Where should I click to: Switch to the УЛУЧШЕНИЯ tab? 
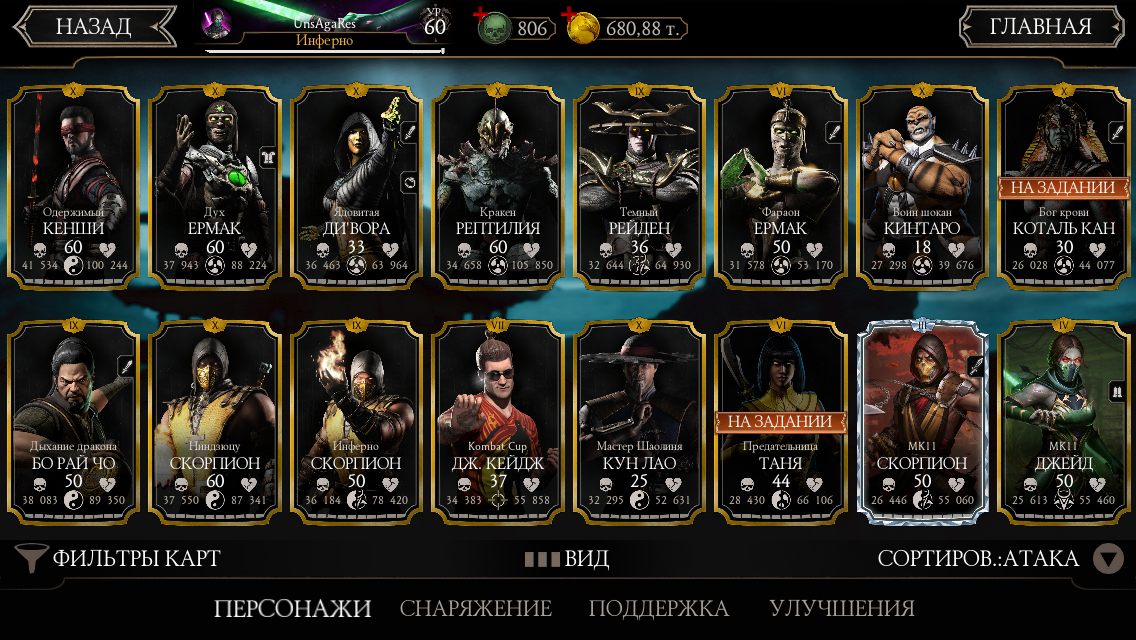(x=841, y=608)
